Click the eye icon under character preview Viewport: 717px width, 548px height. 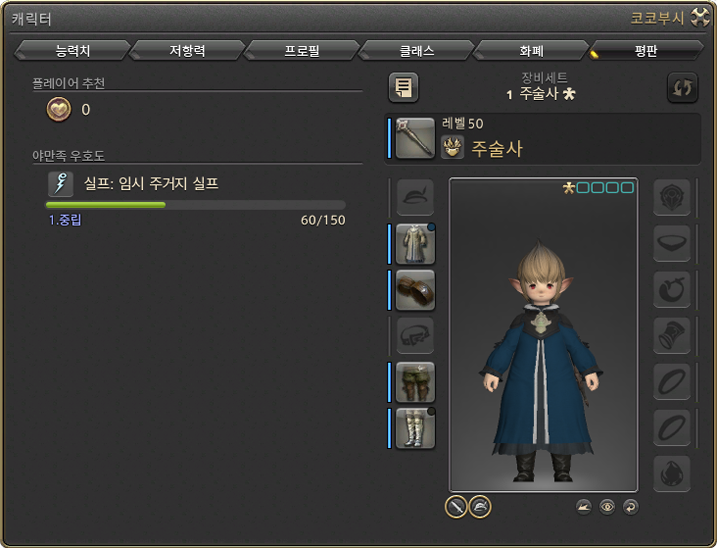pos(607,507)
